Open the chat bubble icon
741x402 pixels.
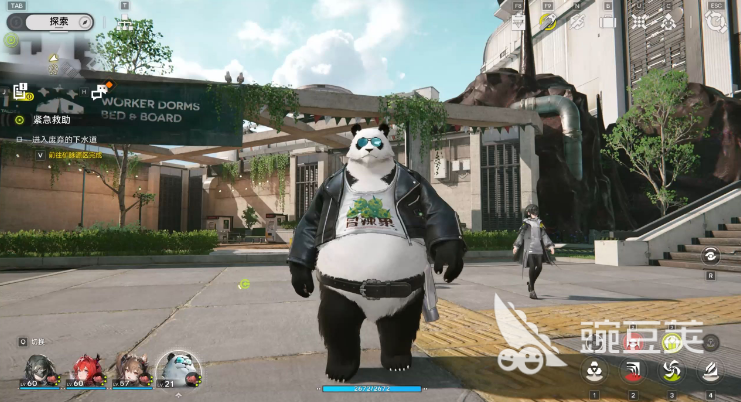pyautogui.click(x=99, y=93)
